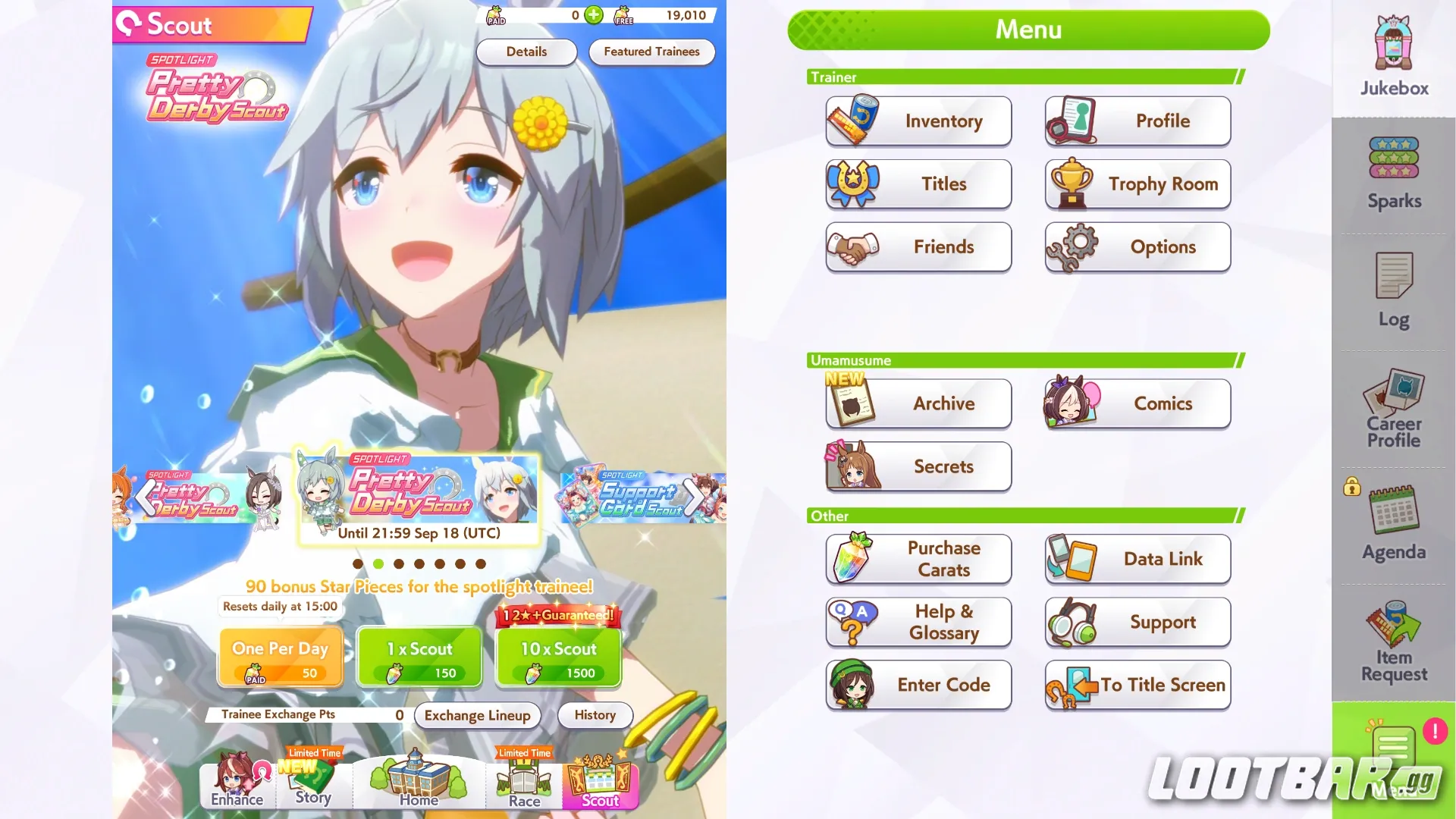The image size is (1456, 819).
Task: Open the Trophy Room
Action: point(1137,184)
